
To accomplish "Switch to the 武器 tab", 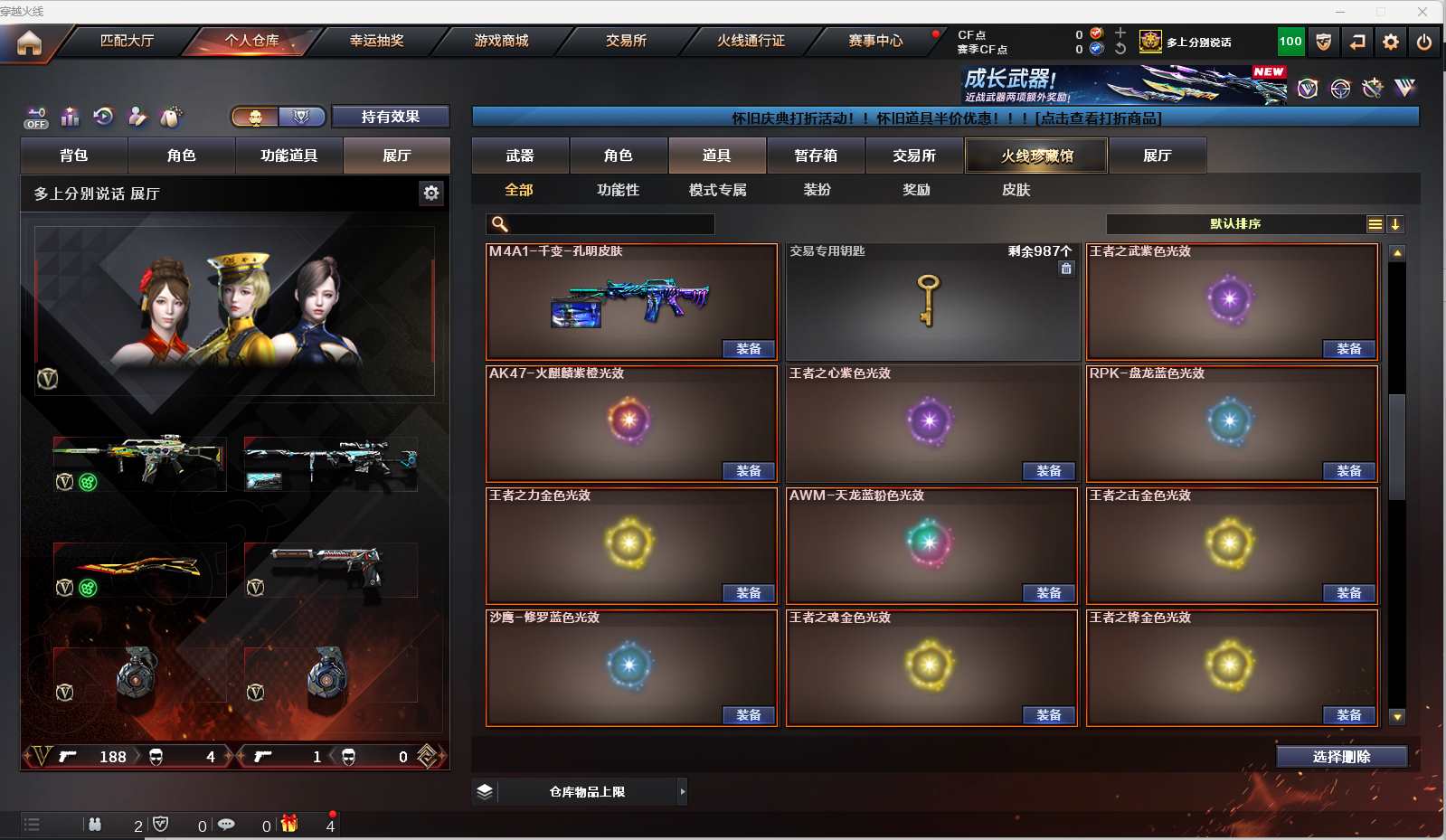I will click(x=520, y=156).
